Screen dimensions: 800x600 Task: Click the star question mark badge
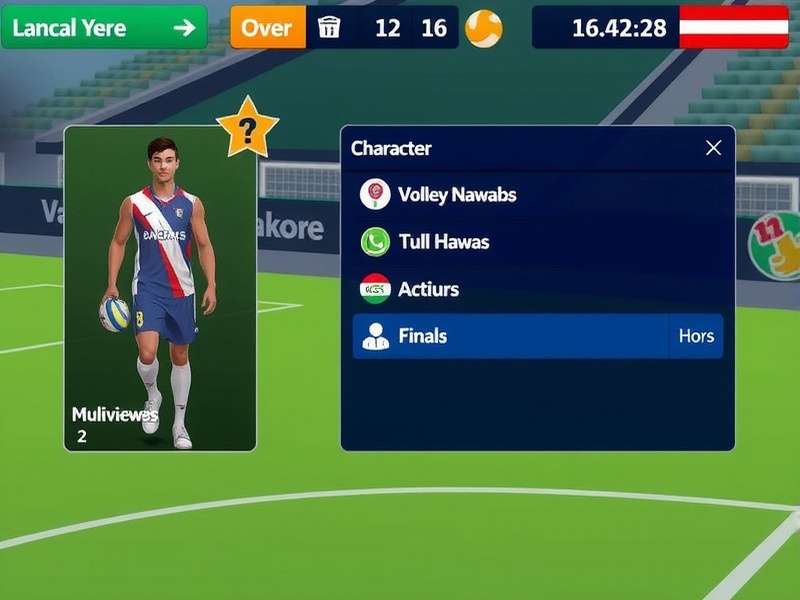coord(247,128)
